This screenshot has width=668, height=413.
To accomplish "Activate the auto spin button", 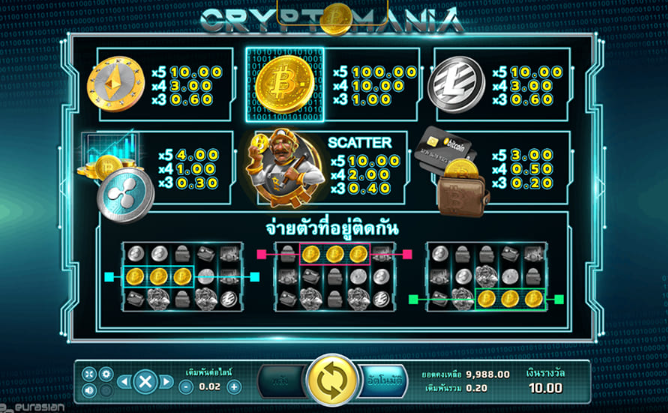I will 383,381.
